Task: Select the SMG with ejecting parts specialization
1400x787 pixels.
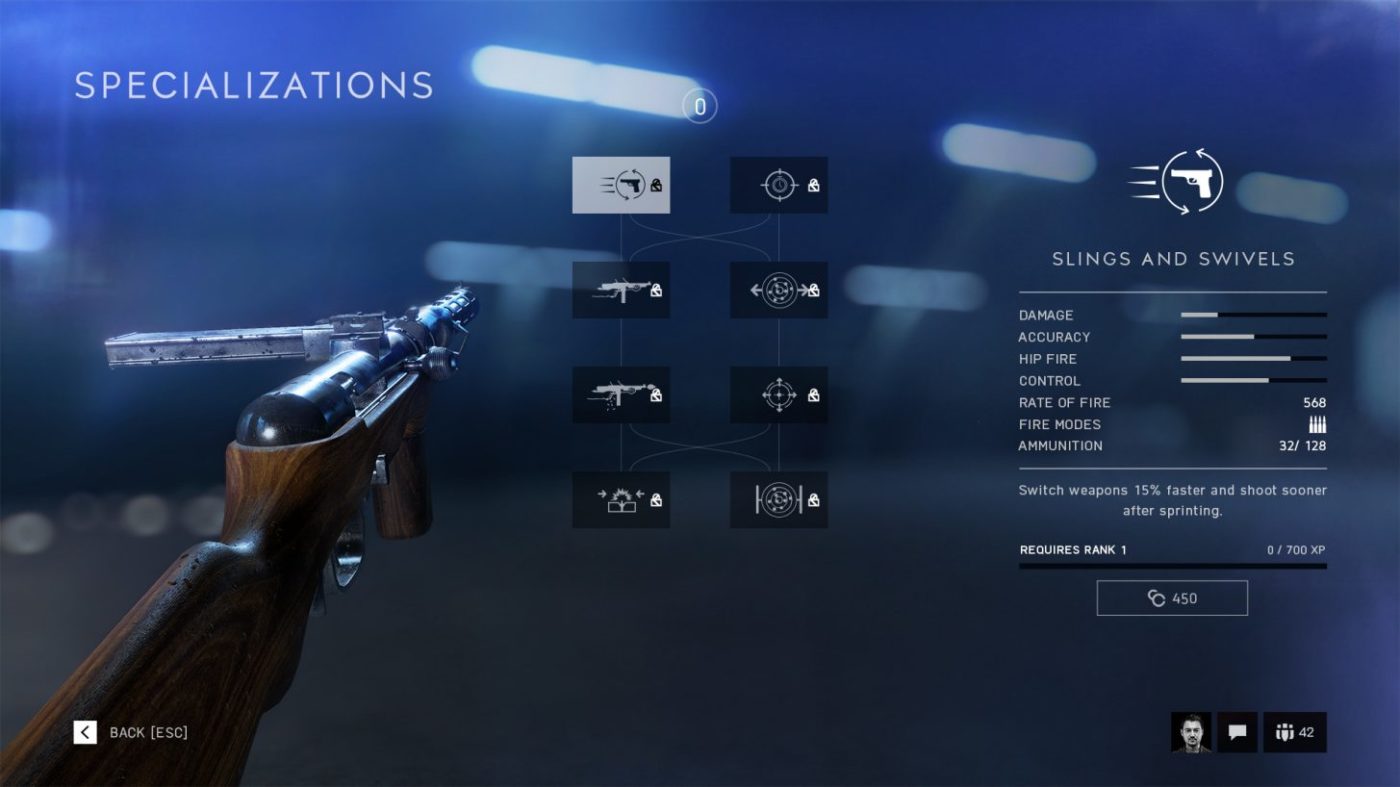Action: (x=621, y=394)
